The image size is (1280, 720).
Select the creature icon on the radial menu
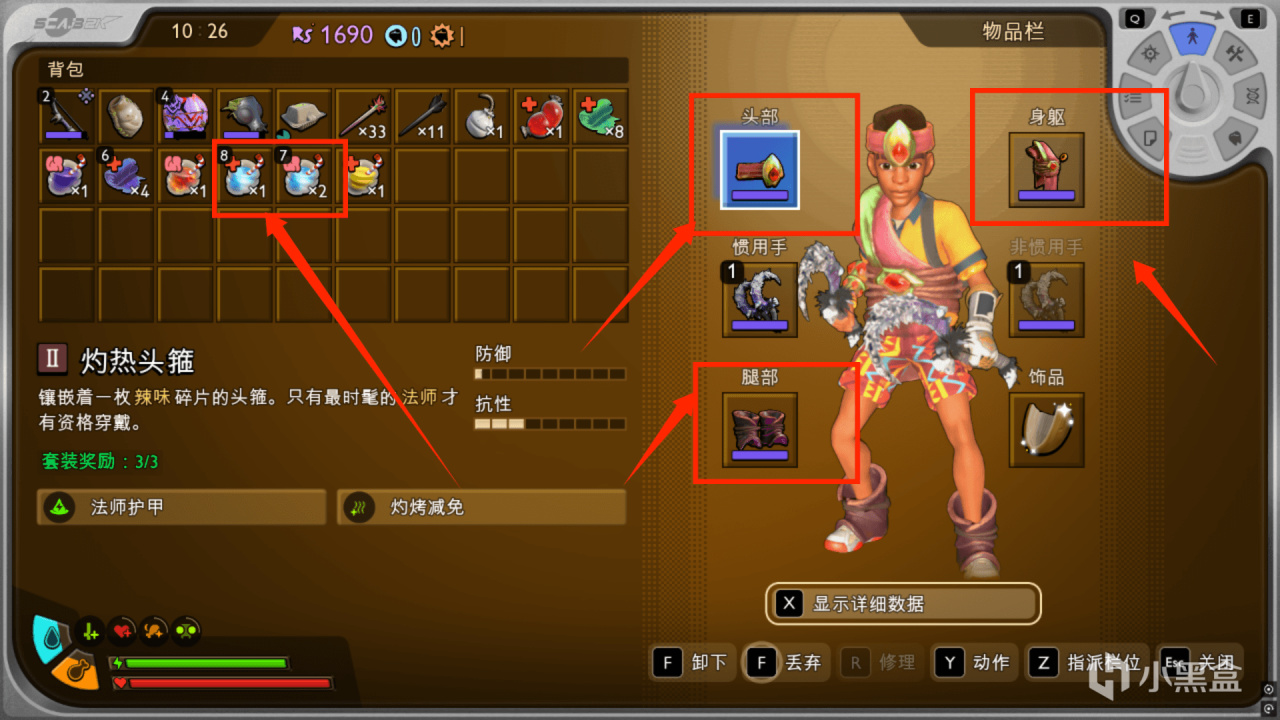pyautogui.click(x=1234, y=136)
